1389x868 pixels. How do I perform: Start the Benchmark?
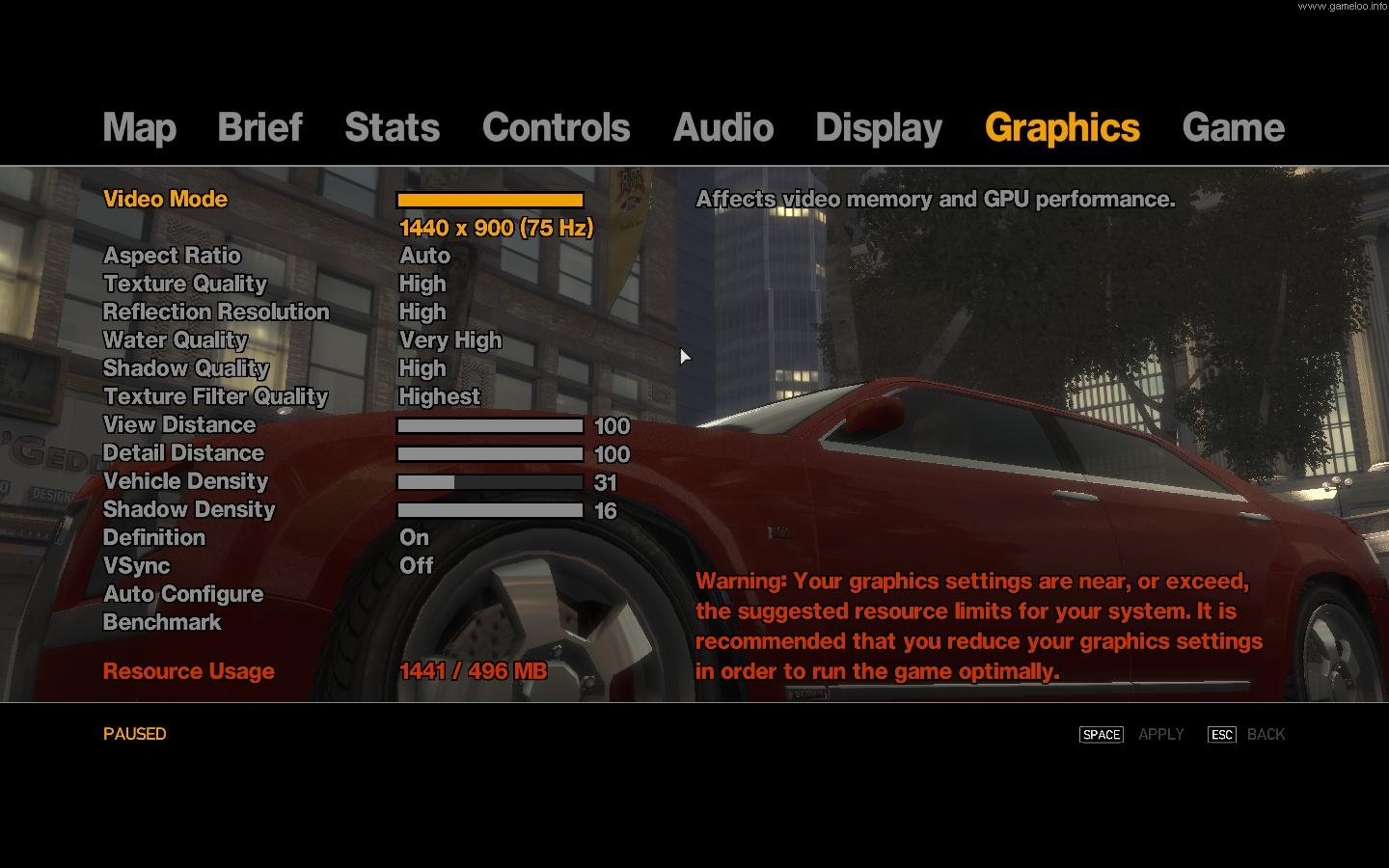pyautogui.click(x=161, y=622)
